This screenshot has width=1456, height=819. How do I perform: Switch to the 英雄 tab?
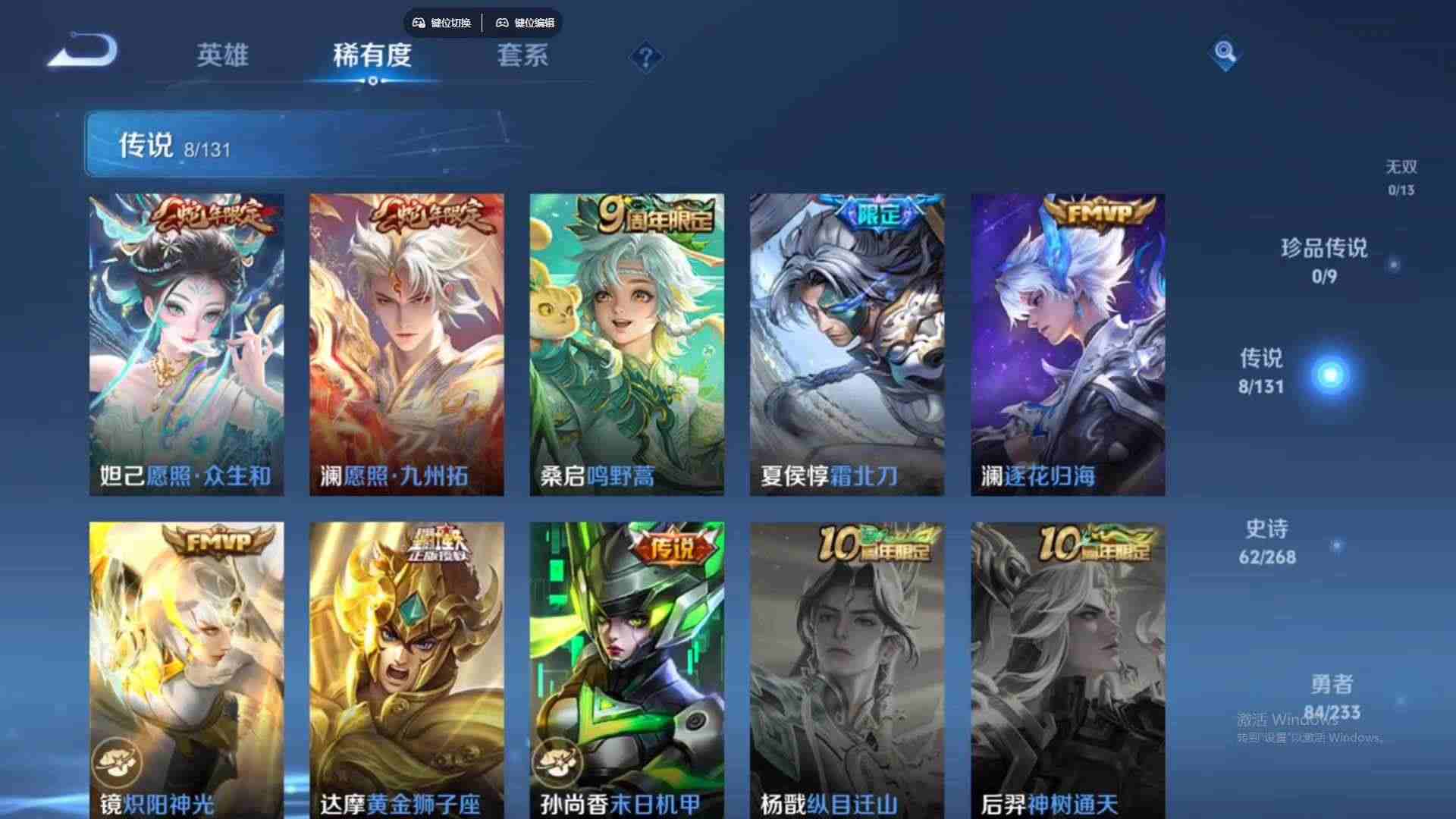coord(224,56)
